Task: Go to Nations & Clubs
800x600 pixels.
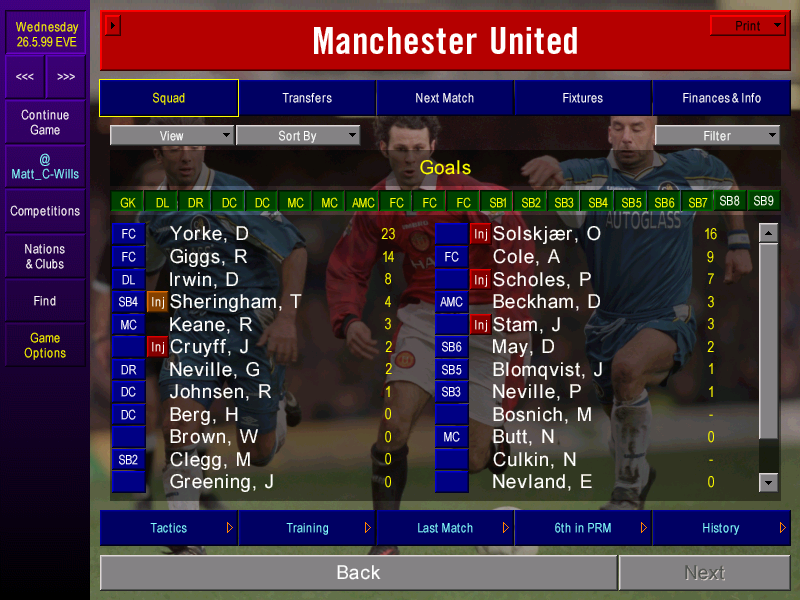Action: pyautogui.click(x=45, y=256)
